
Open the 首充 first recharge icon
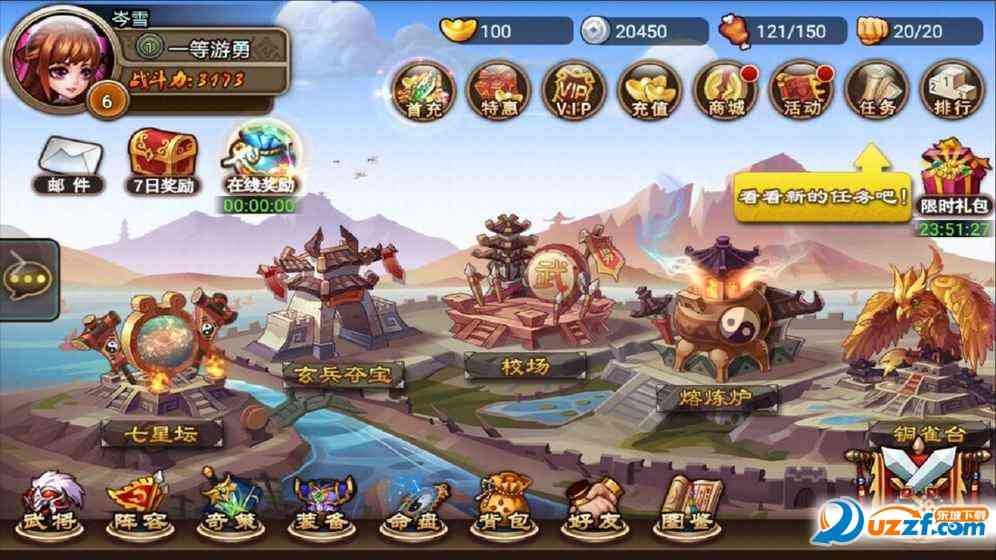[x=422, y=90]
